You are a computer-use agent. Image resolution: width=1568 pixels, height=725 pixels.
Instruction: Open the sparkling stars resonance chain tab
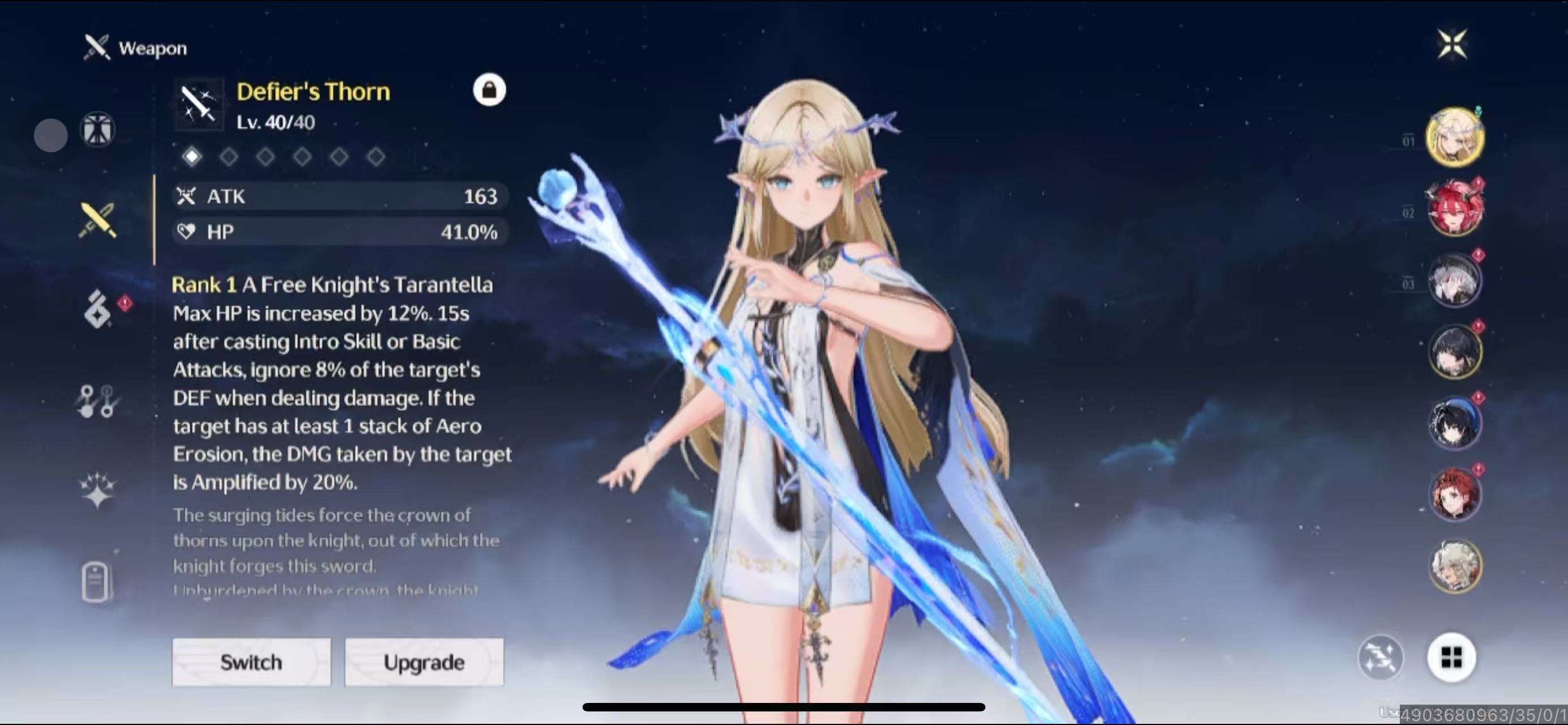[x=97, y=489]
